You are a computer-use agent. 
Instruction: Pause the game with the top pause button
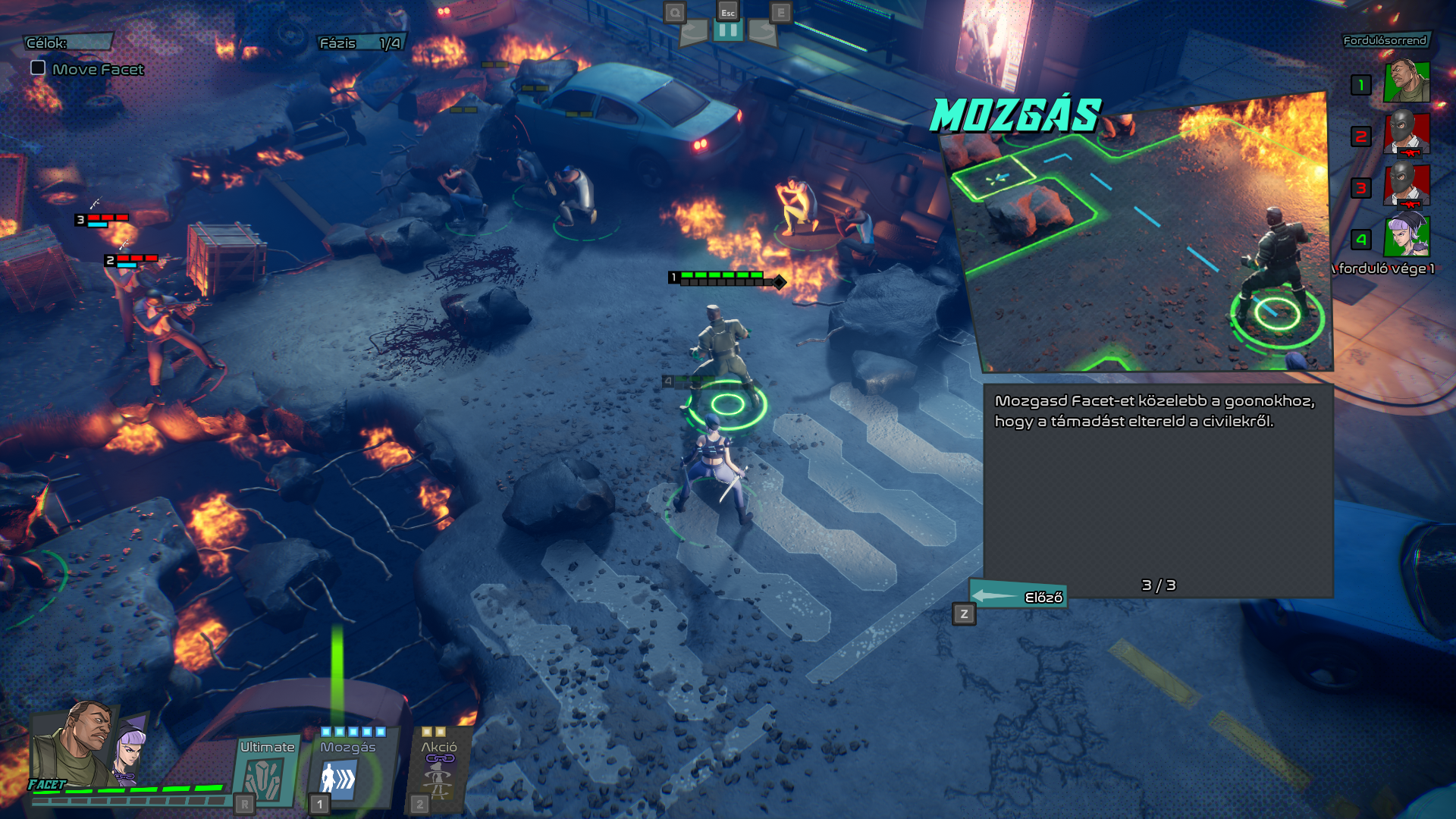(x=727, y=31)
